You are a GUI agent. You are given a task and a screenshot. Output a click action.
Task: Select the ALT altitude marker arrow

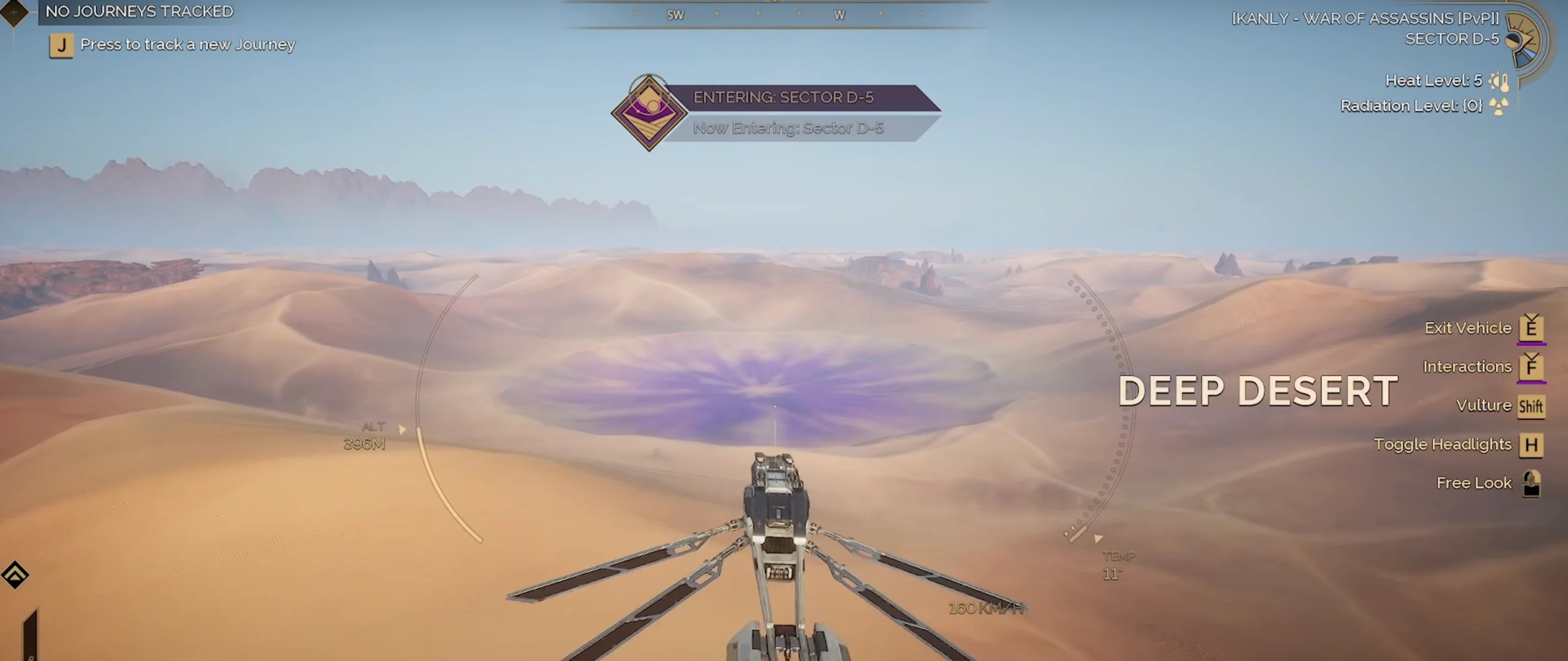coord(403,429)
